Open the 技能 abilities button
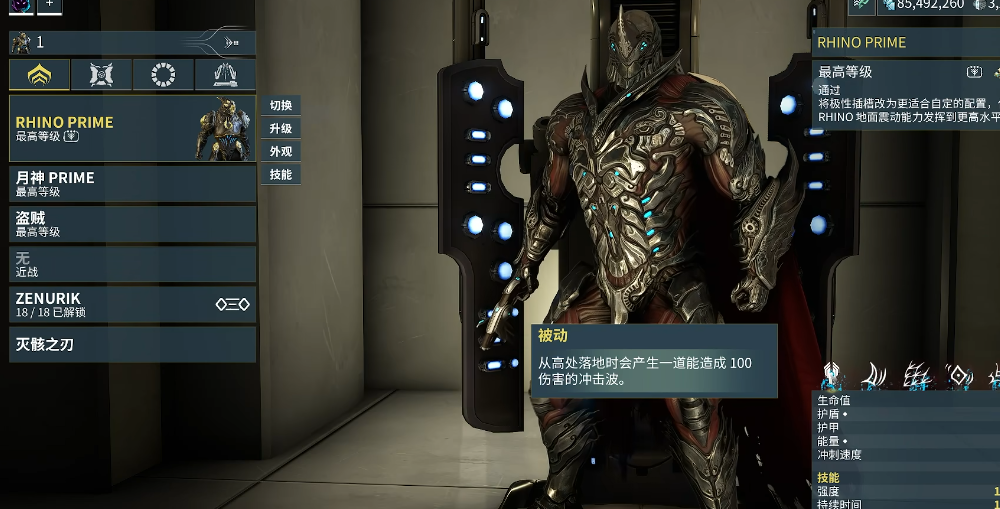 point(281,175)
